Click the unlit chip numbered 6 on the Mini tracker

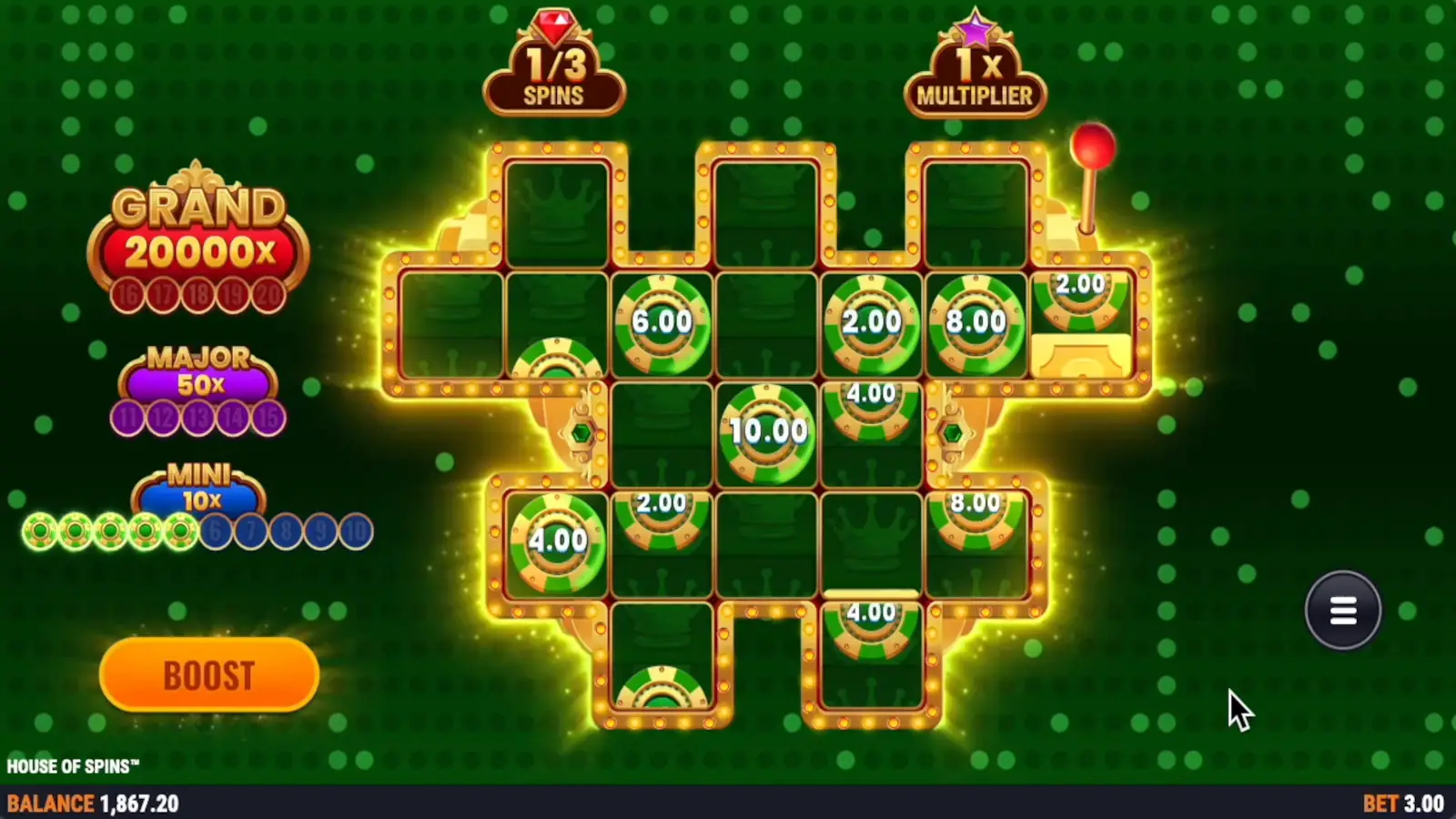215,531
